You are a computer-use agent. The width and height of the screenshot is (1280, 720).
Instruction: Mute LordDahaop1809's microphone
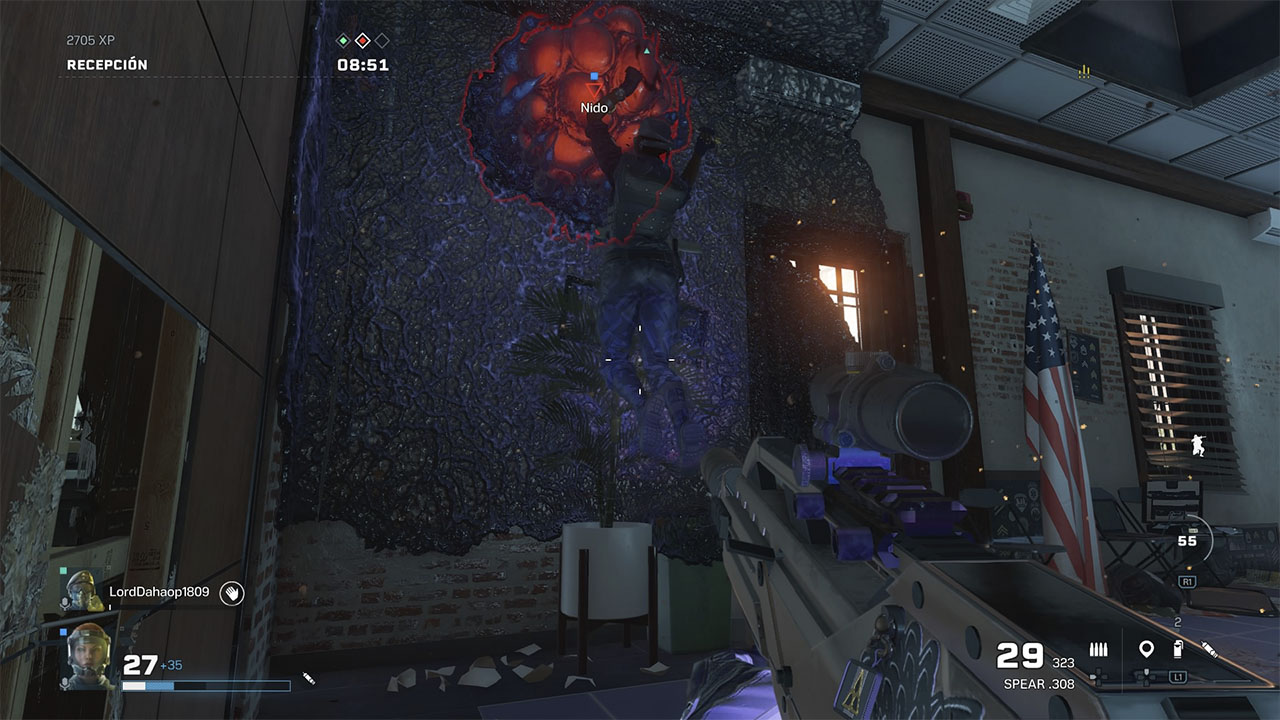coord(65,602)
